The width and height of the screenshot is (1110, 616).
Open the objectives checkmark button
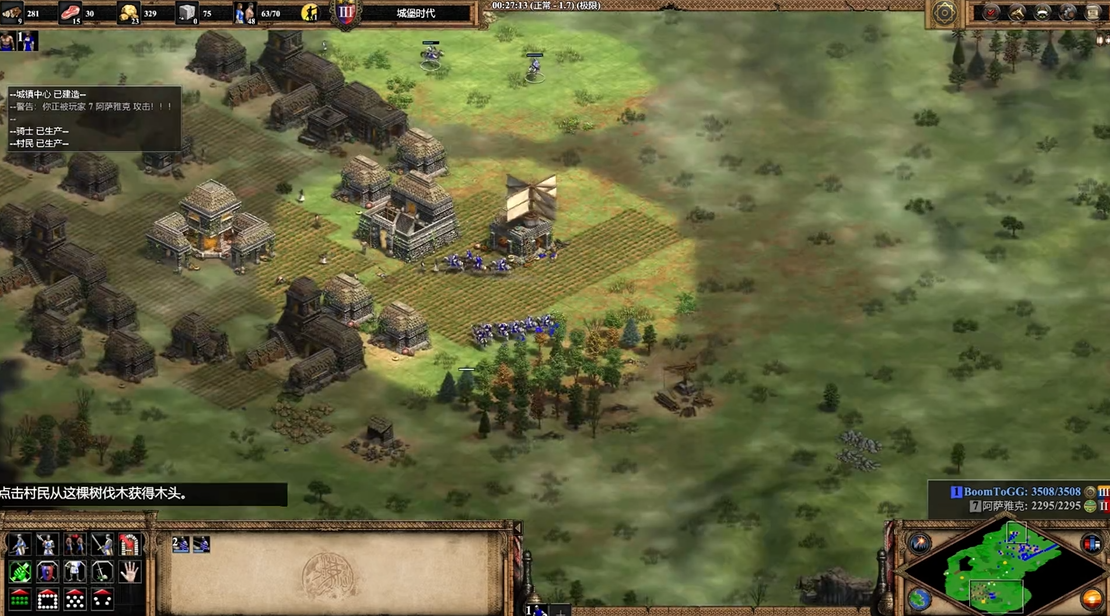pos(991,13)
